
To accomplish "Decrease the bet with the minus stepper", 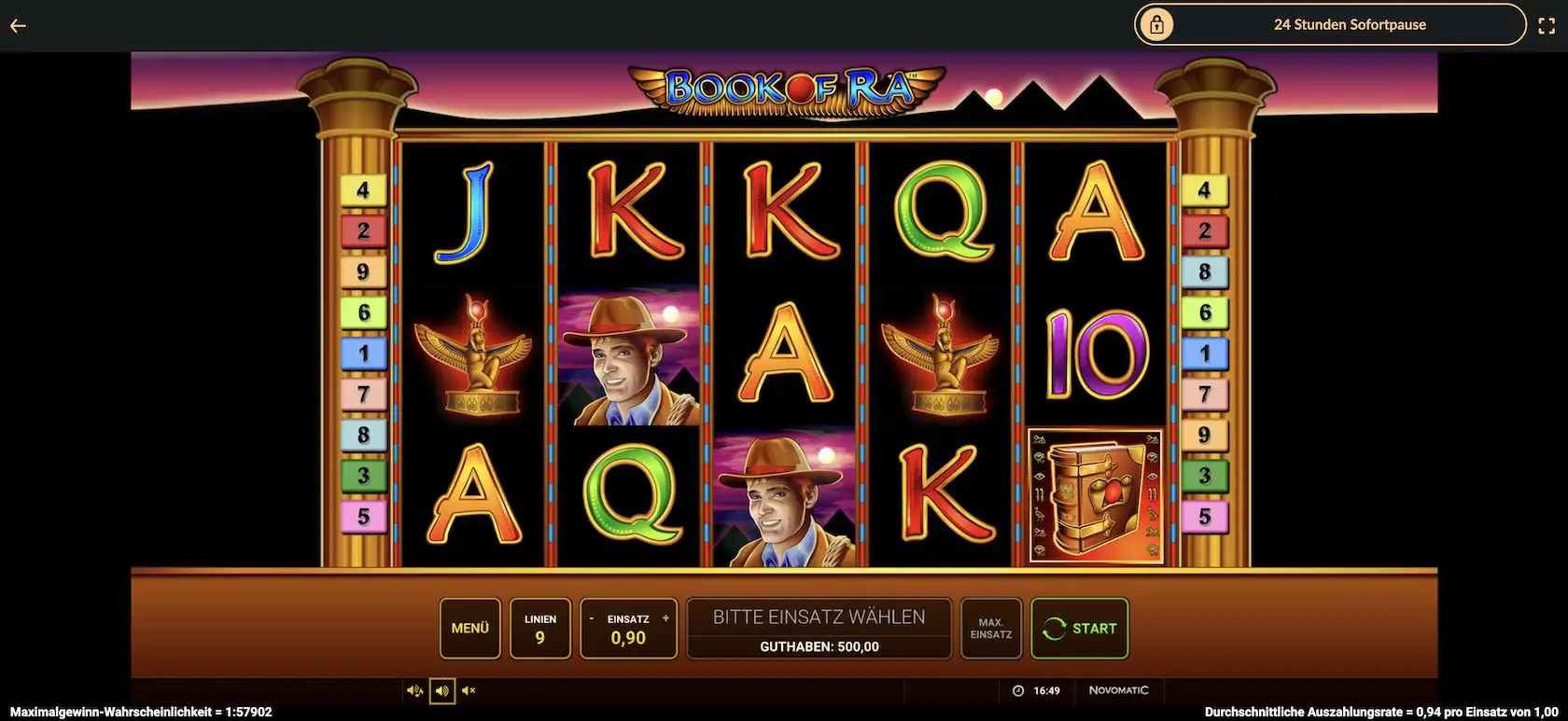I will click(x=592, y=617).
